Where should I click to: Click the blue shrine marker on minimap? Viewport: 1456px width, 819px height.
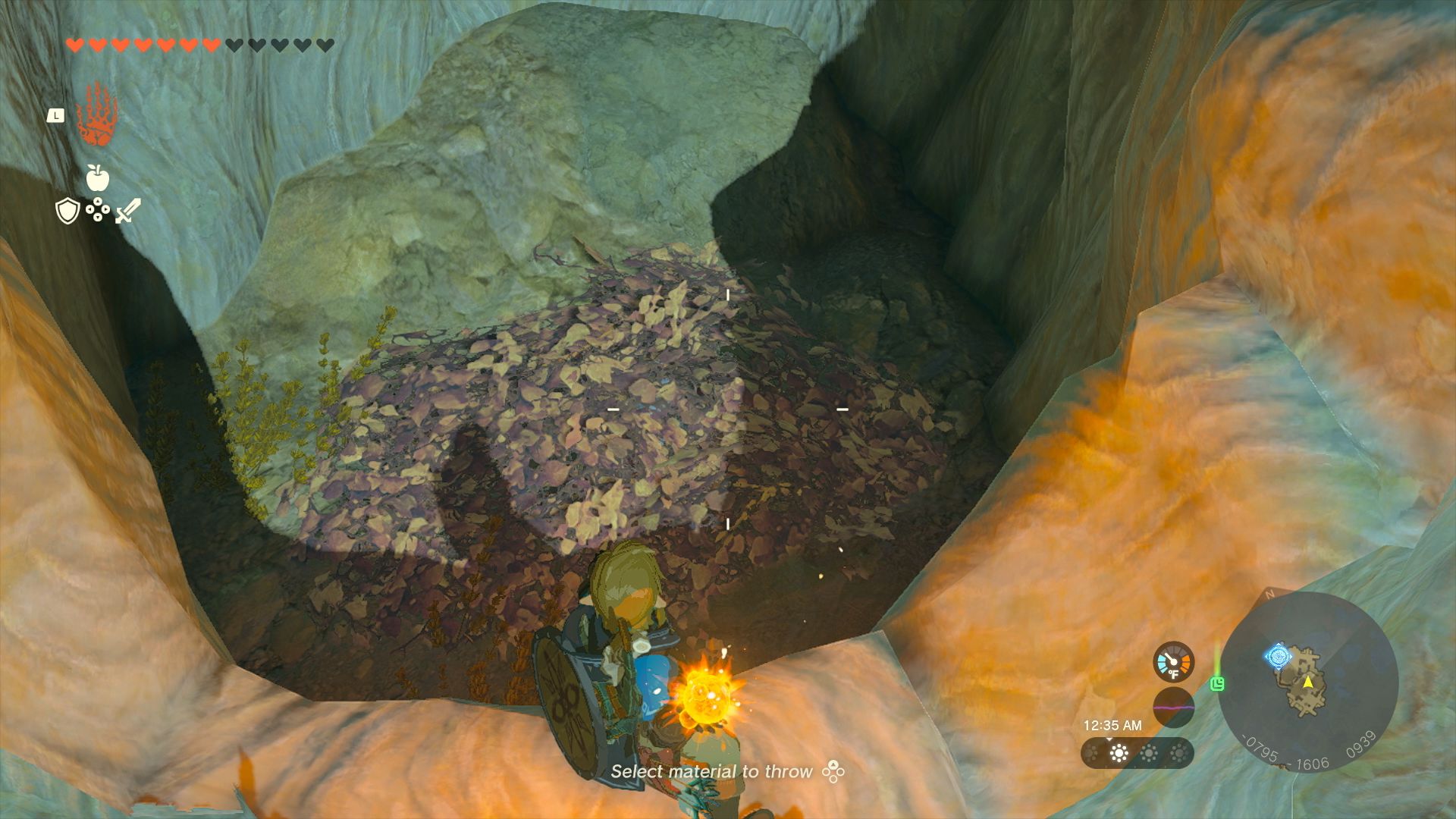tap(1278, 656)
